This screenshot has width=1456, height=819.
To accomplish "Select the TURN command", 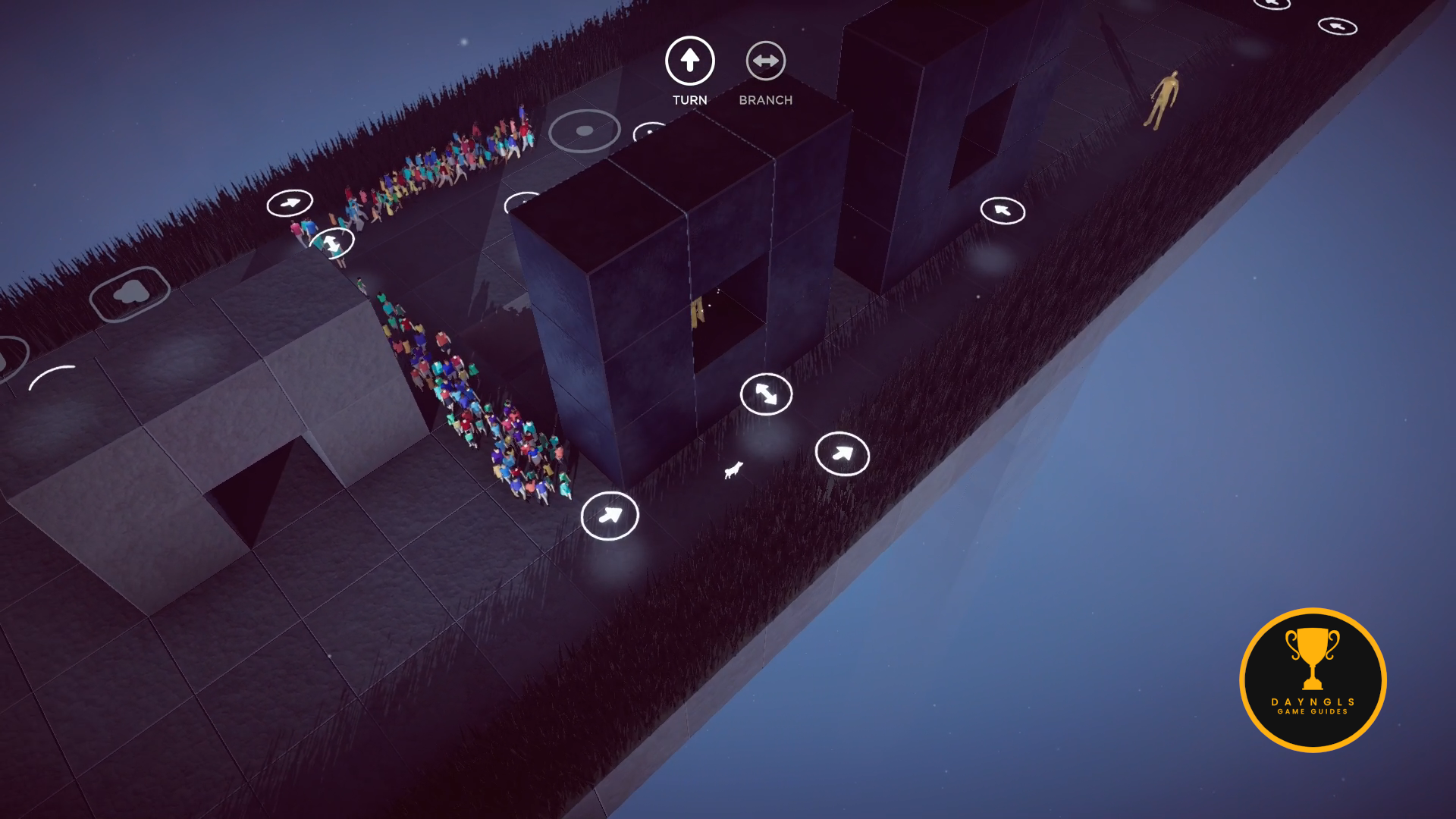I will 689,61.
